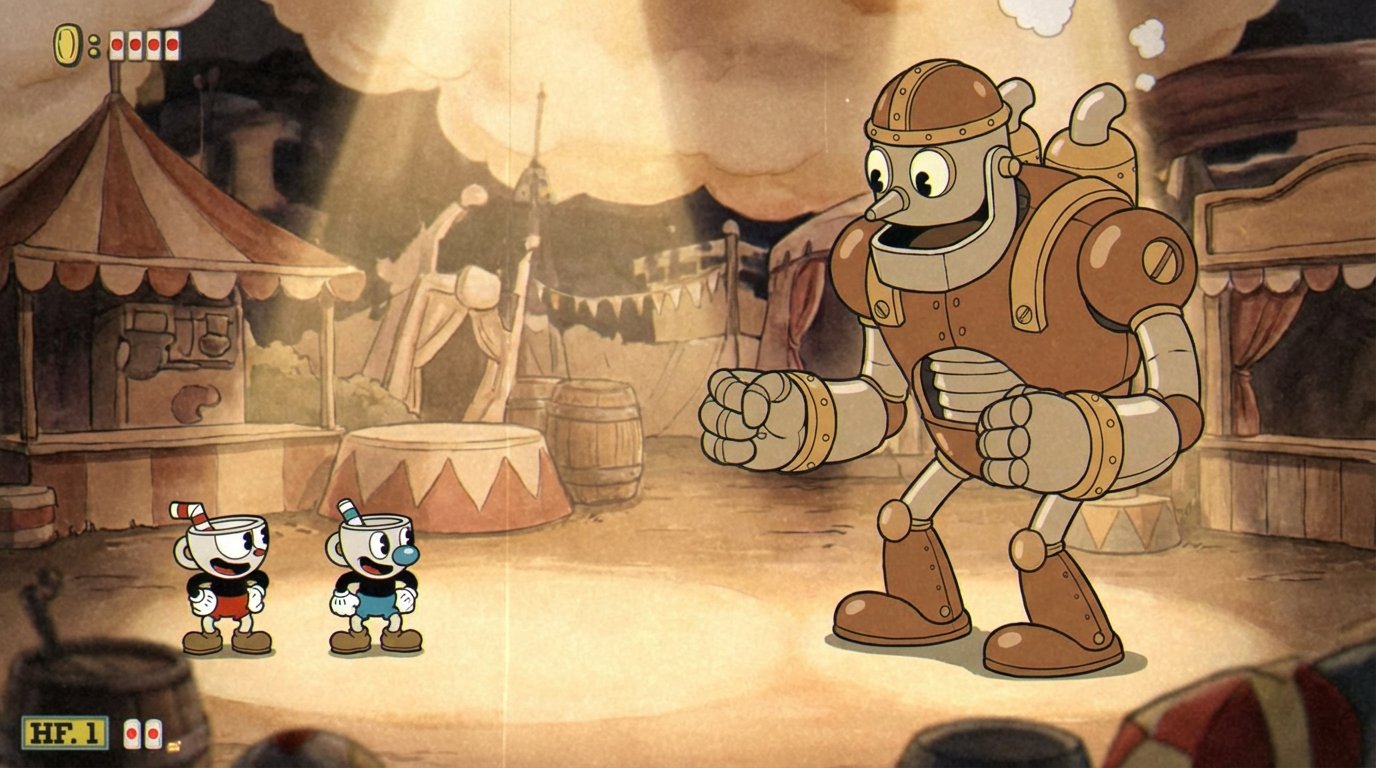The image size is (1376, 768).
Task: Click the second red health pip card
Action: coord(134,44)
